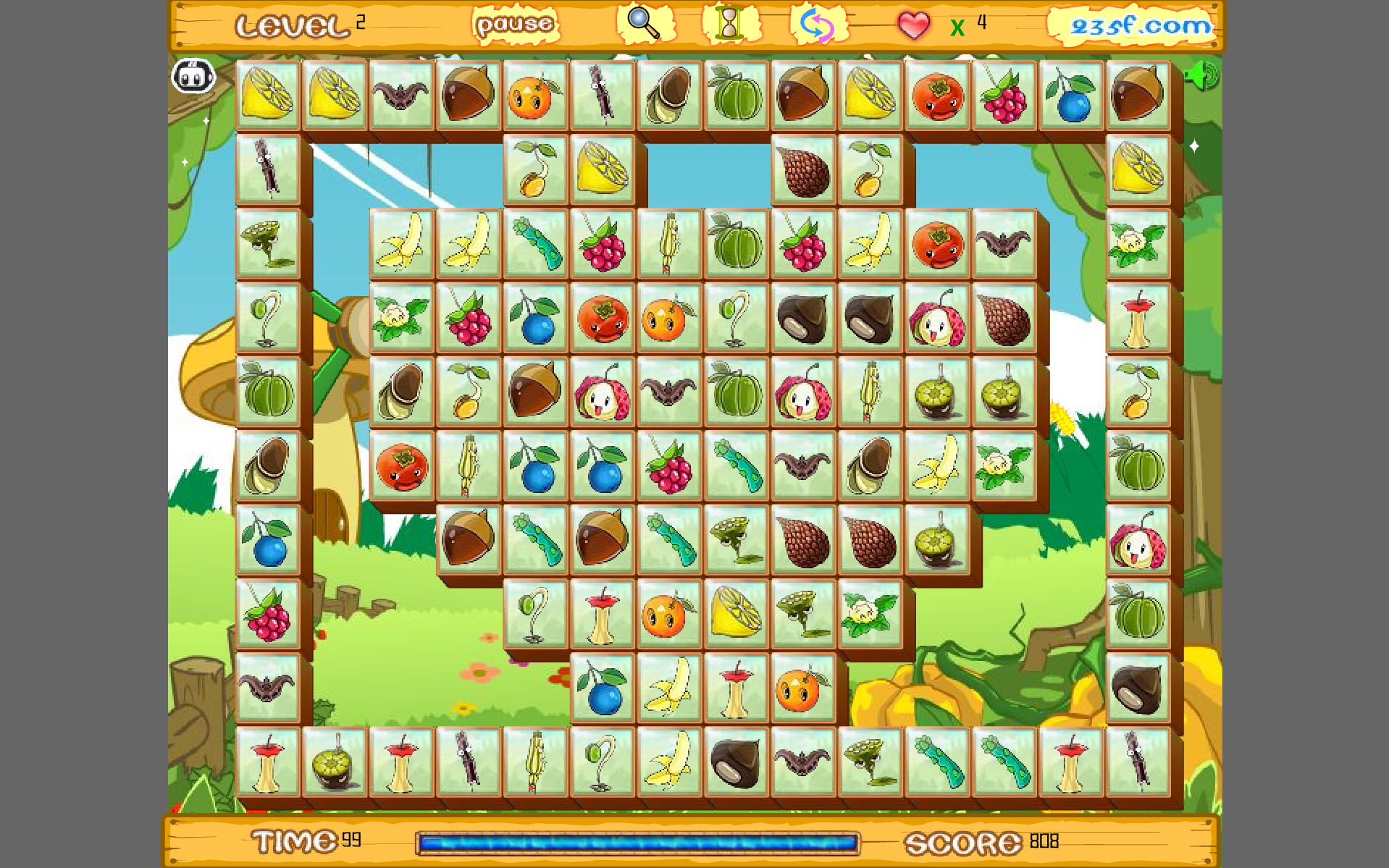Shuffle tiles with the blue arrows icon

818,25
